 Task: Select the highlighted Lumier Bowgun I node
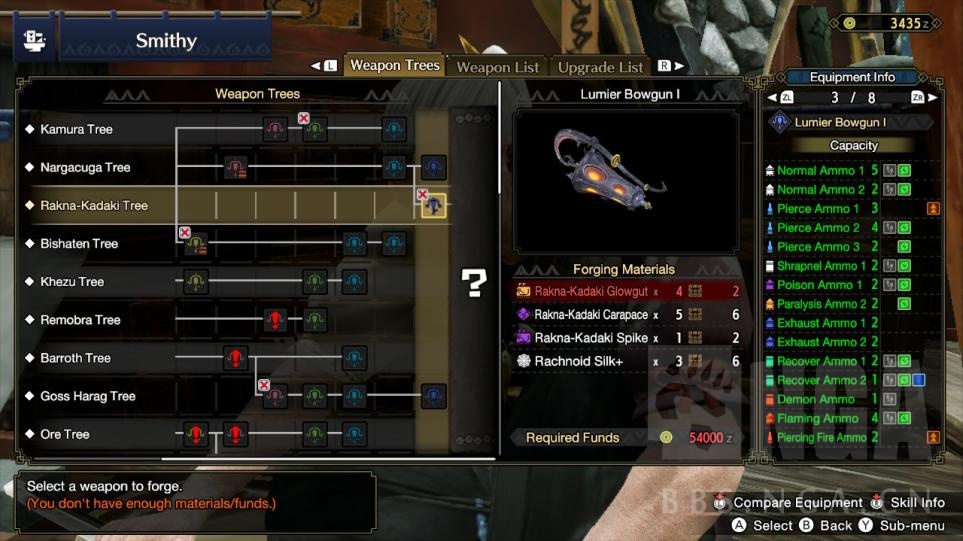click(433, 206)
